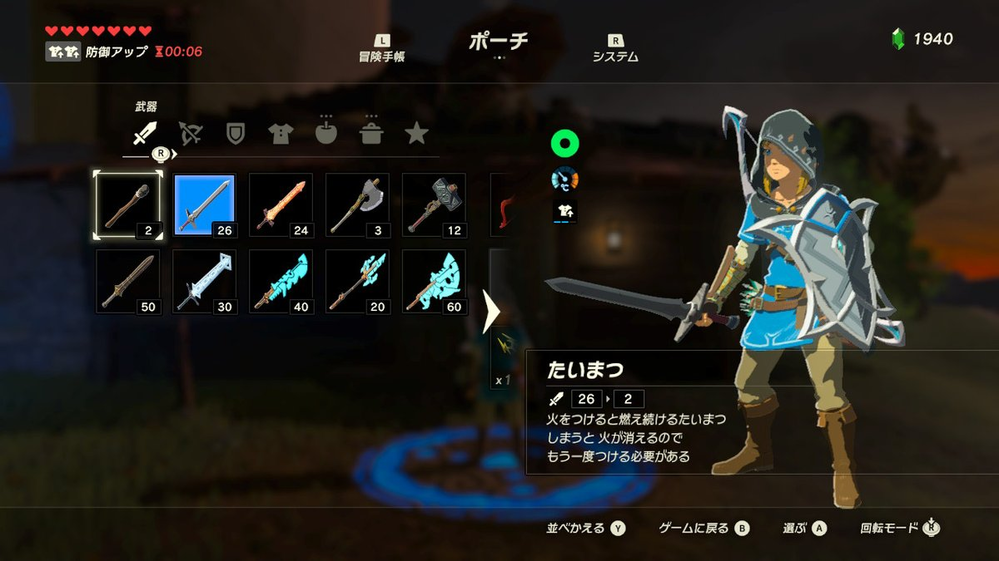Open the システム system page
Image resolution: width=999 pixels, height=561 pixels.
tap(616, 50)
